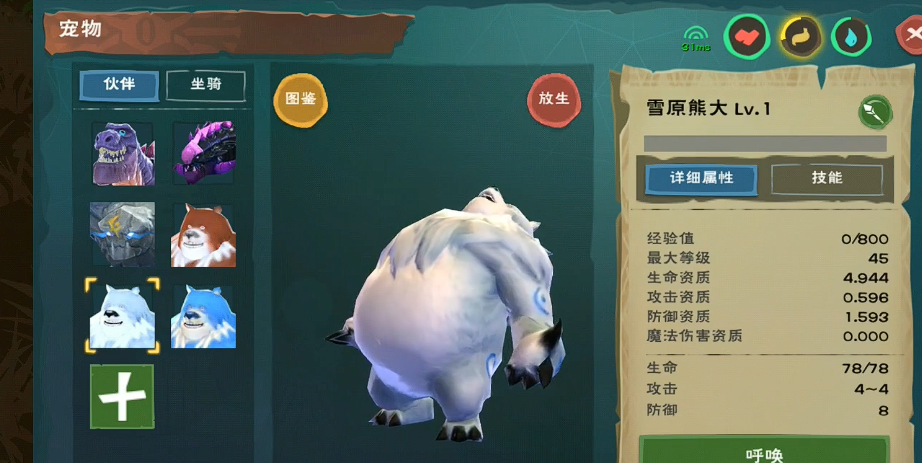The image size is (922, 463).
Task: Click the red heart status icon
Action: [x=747, y=38]
